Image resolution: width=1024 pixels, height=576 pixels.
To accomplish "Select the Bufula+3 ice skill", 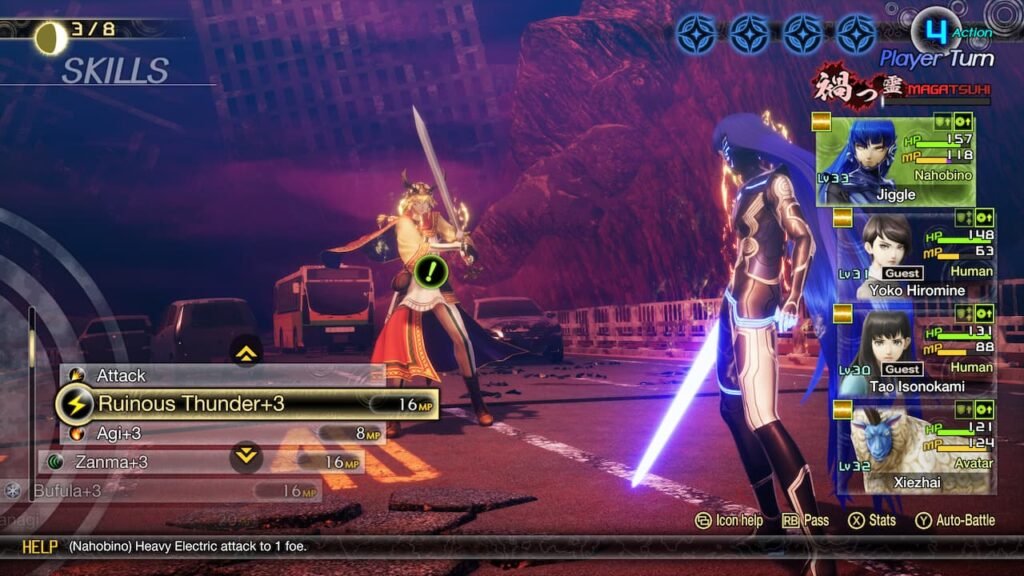I will pyautogui.click(x=150, y=491).
